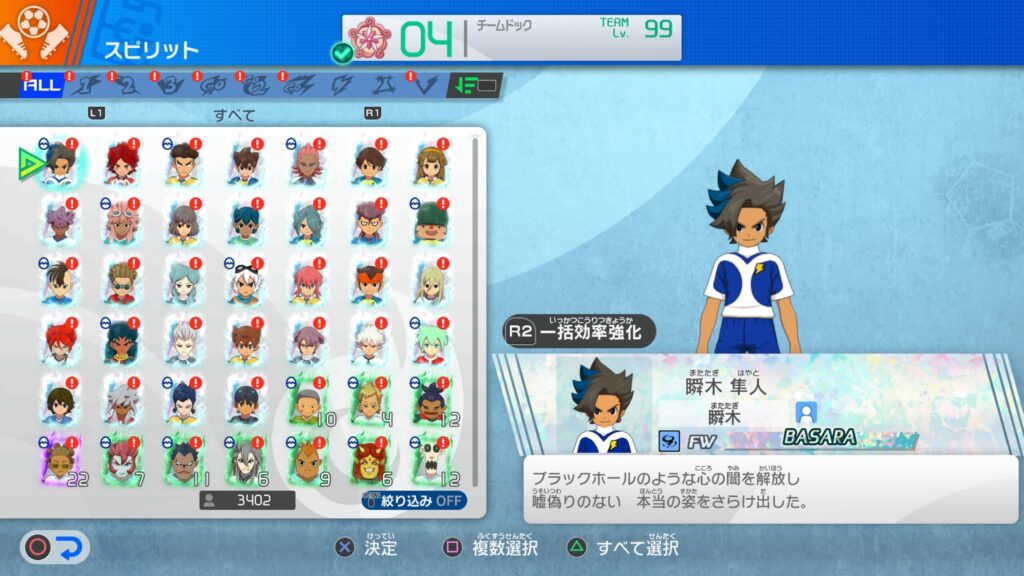Select the brown-haired girl with orange headband
The image size is (1024, 576).
[x=431, y=164]
